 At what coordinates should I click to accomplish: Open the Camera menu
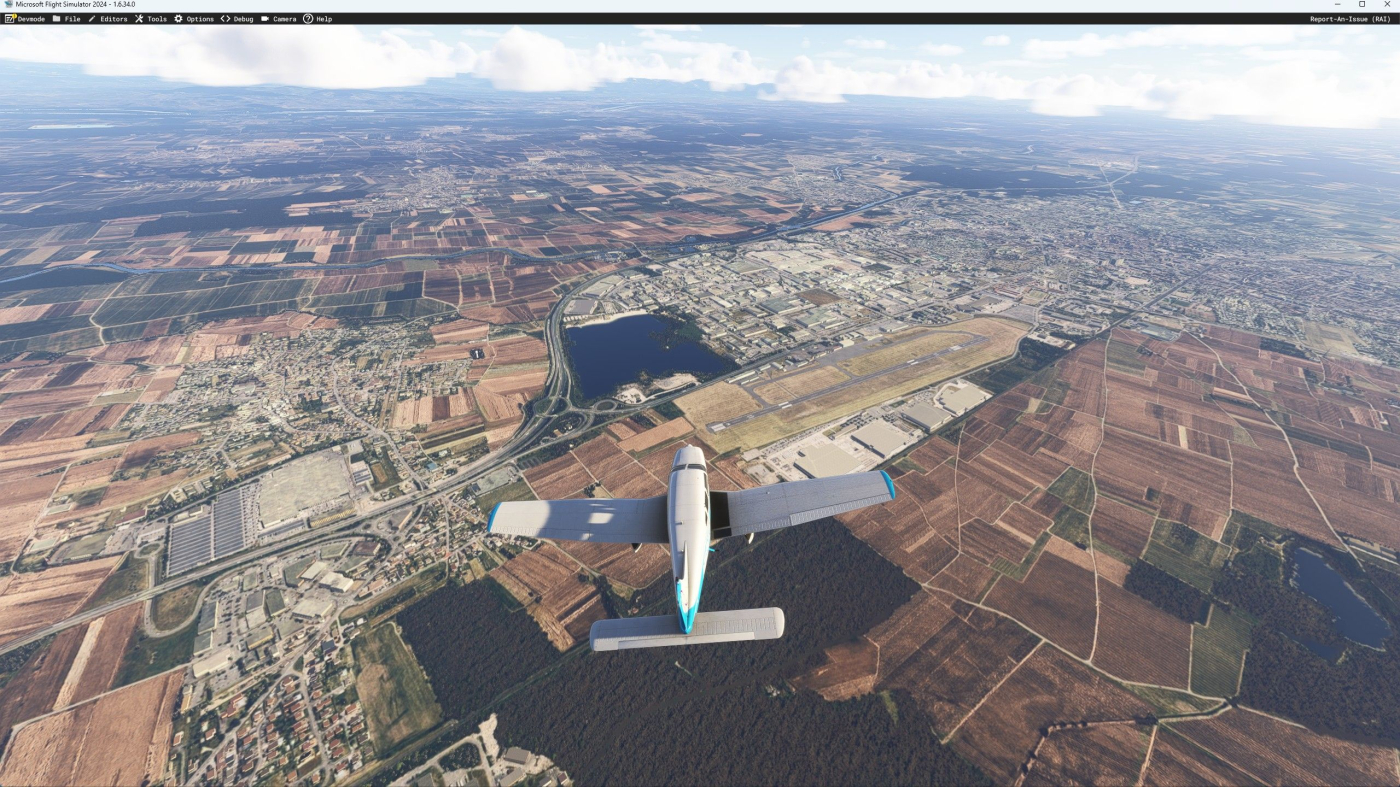(x=279, y=19)
